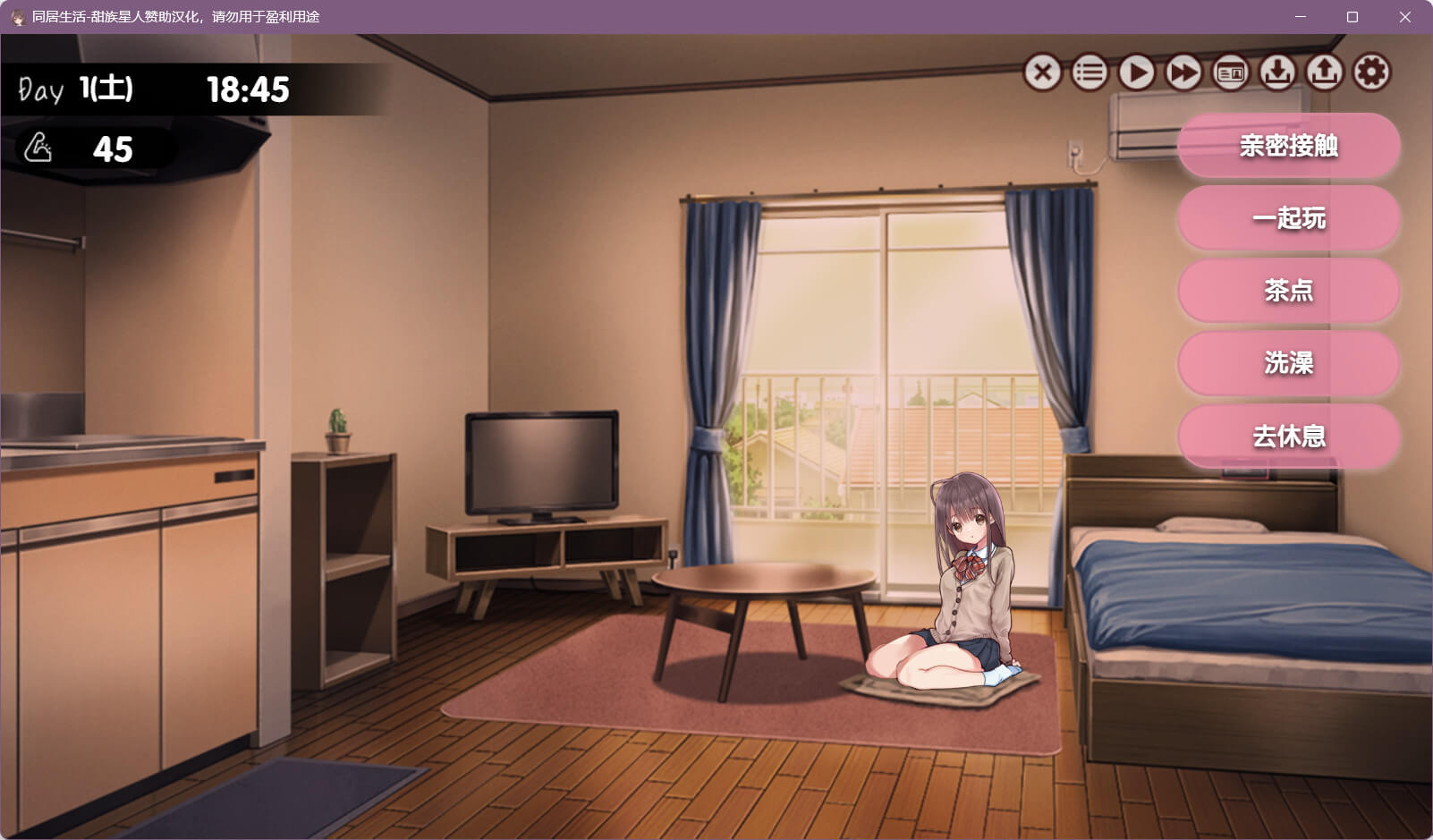Activate the fast-forward skip icon
This screenshot has height=840, width=1433.
click(1183, 72)
